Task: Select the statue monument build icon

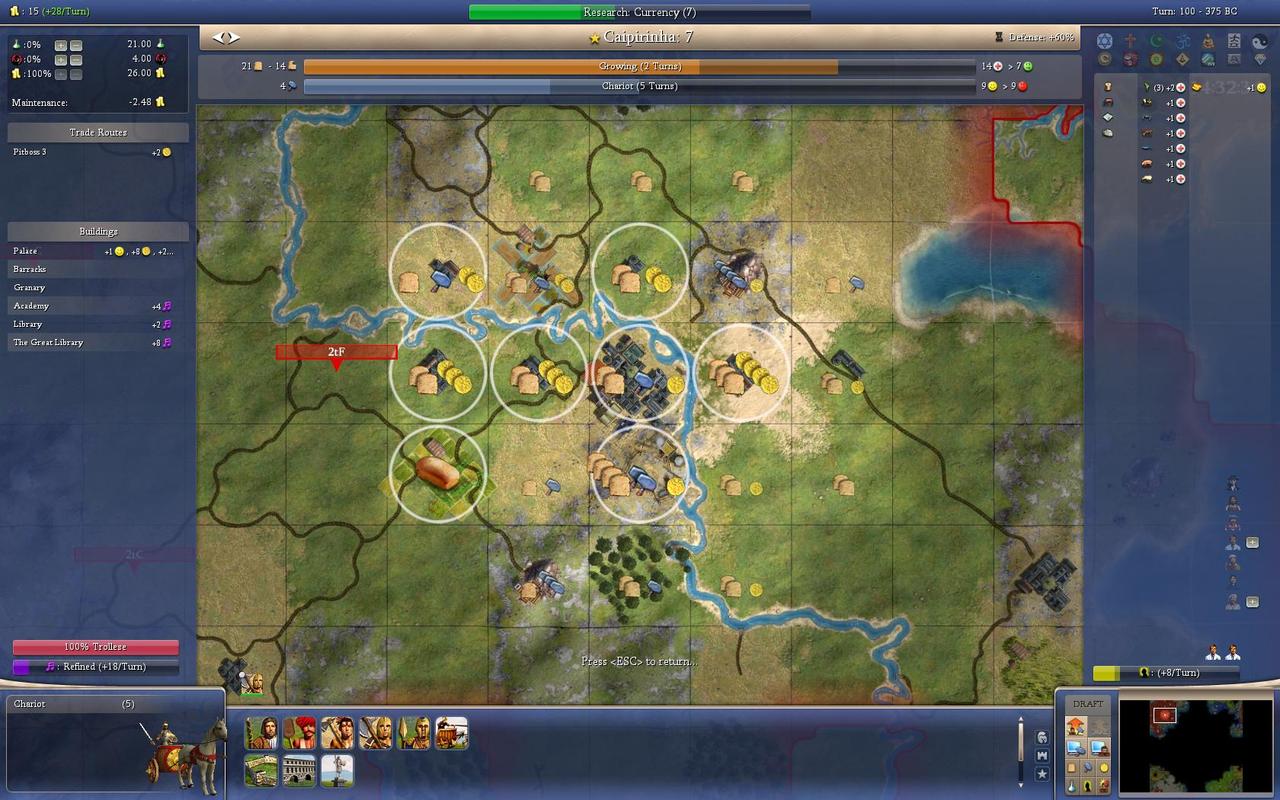Action: click(337, 770)
